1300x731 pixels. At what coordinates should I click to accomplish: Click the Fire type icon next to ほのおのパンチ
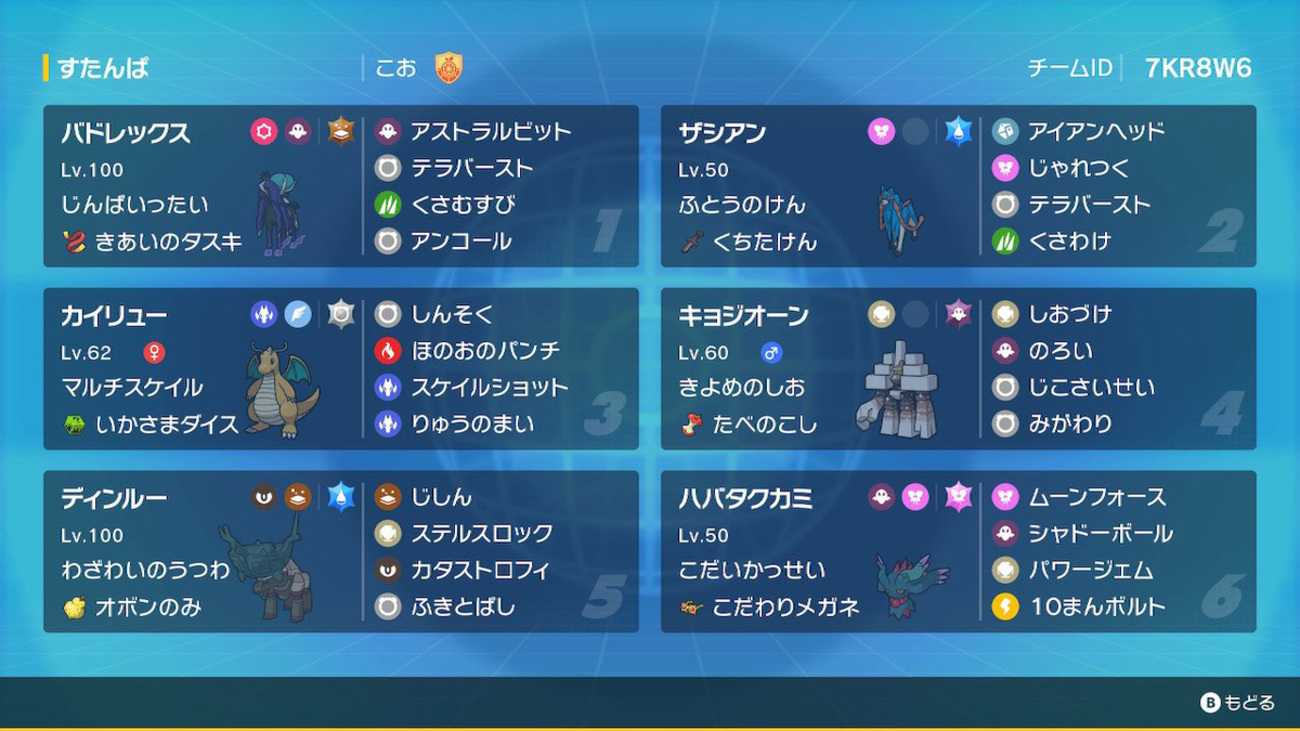coord(390,350)
